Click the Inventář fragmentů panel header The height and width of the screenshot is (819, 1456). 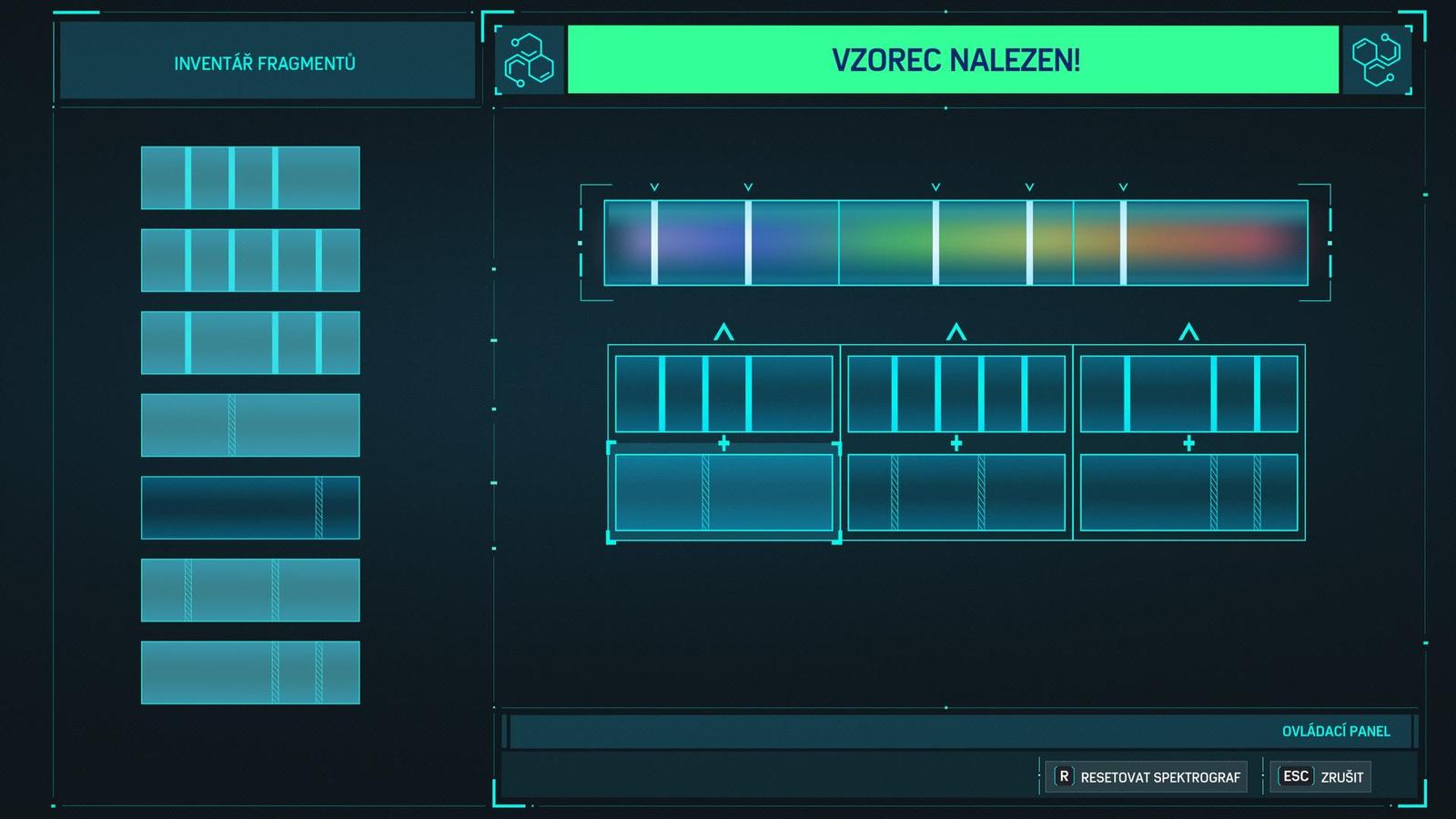(x=265, y=62)
